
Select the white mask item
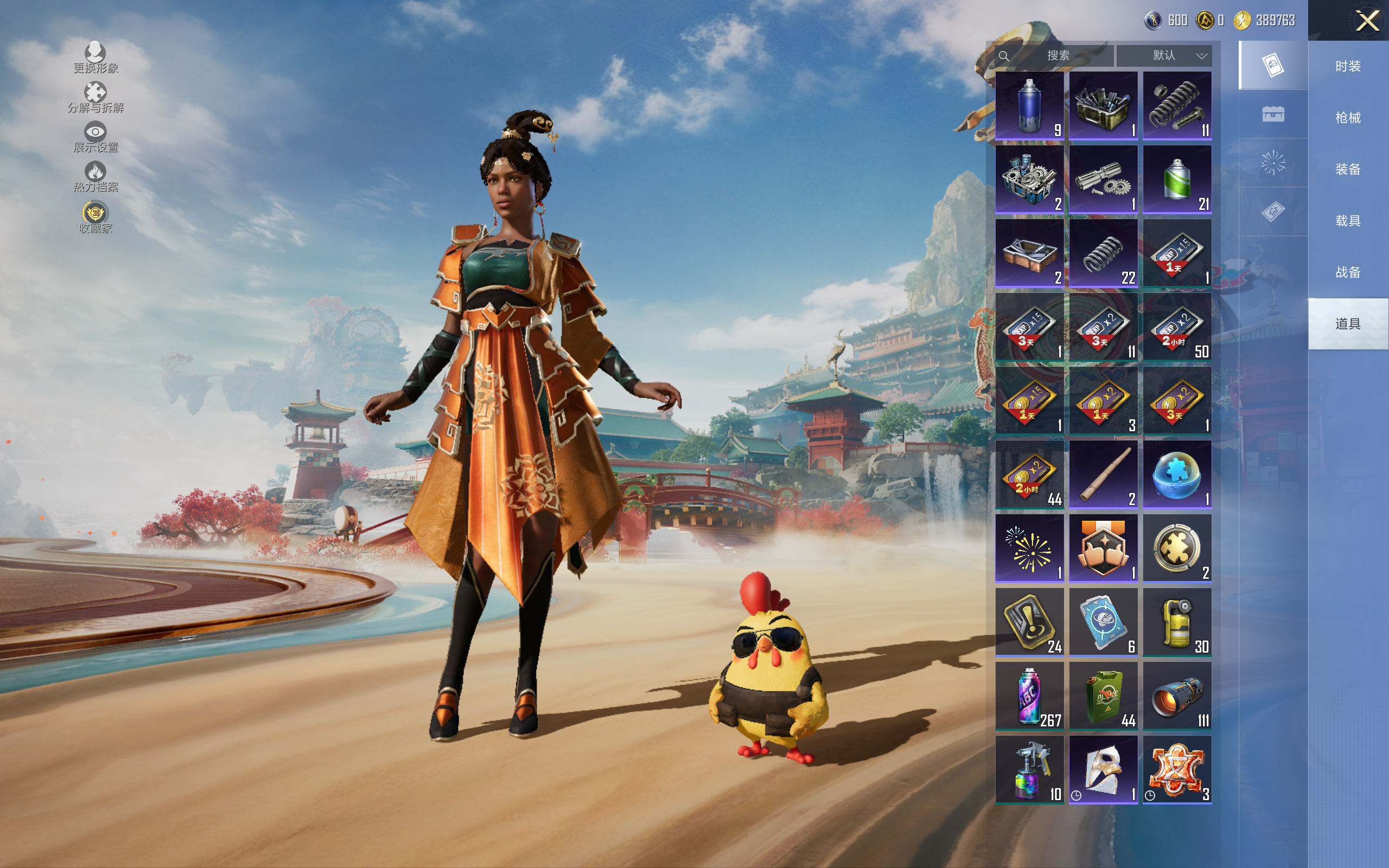pos(1103,769)
